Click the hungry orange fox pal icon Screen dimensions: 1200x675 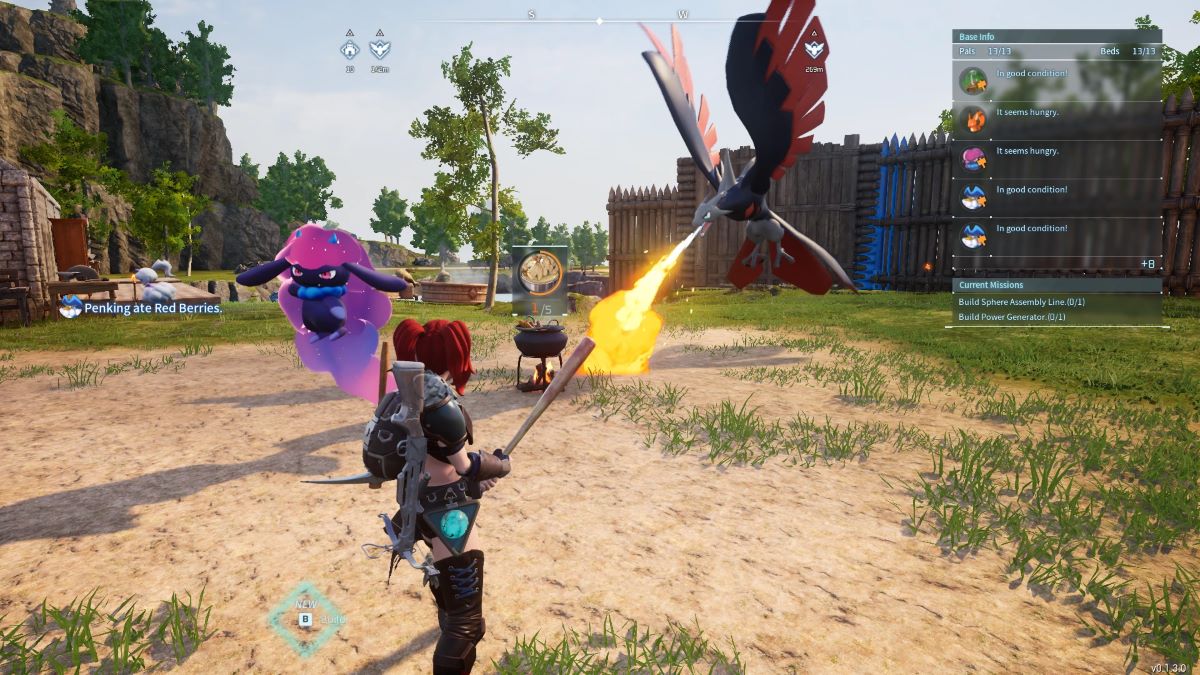click(x=973, y=119)
